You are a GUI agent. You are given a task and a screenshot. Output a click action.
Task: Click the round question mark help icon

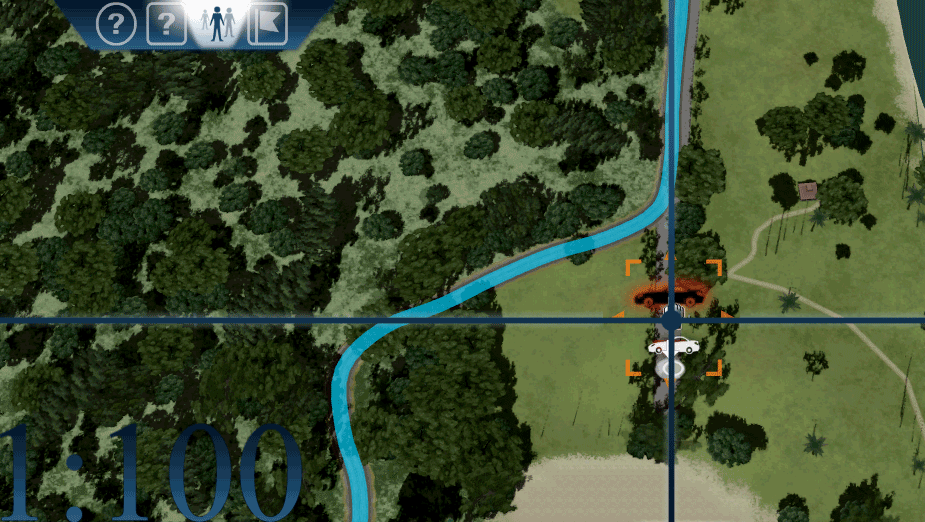[116, 24]
